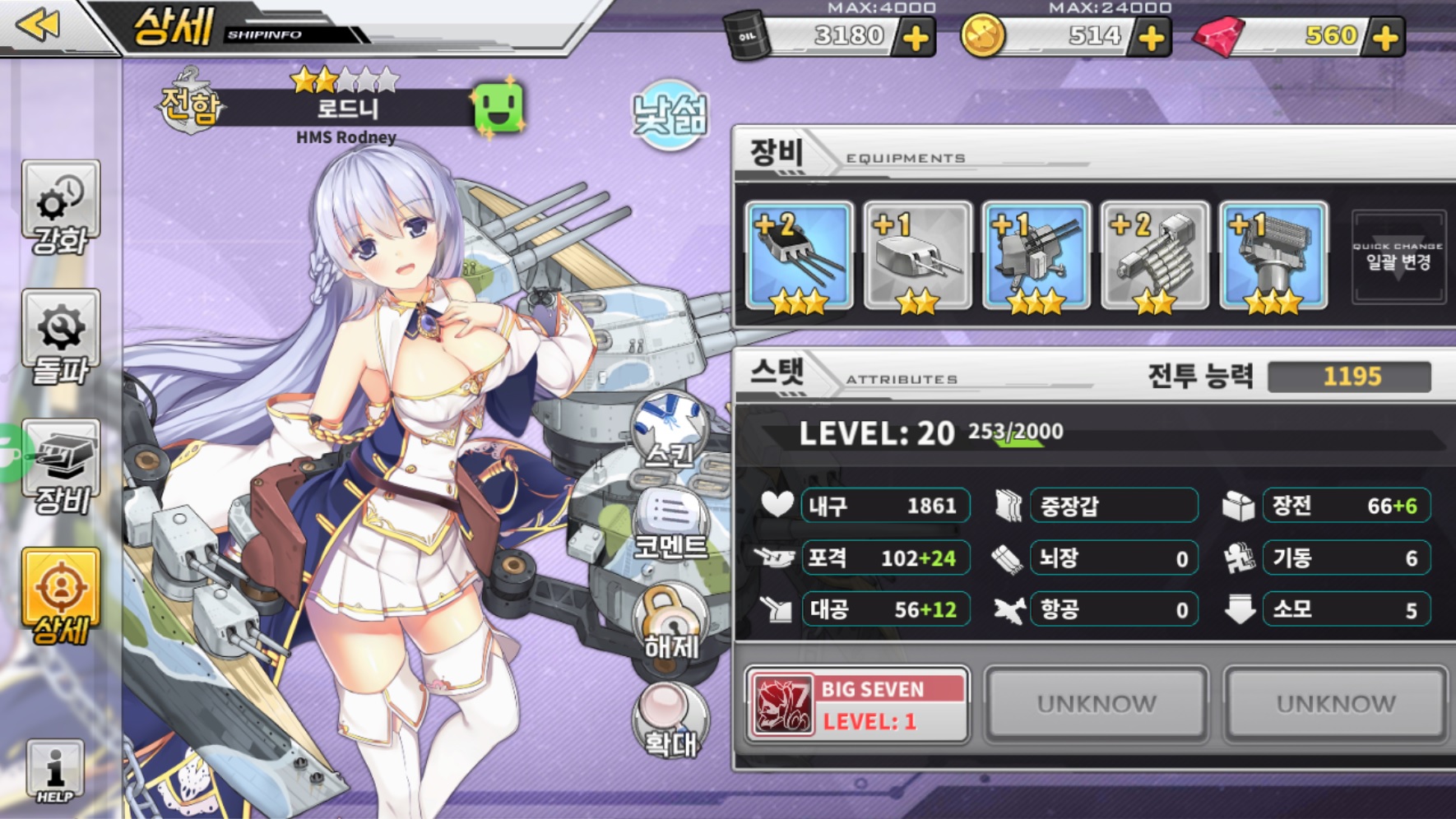Add more oil with the plus button

click(916, 38)
